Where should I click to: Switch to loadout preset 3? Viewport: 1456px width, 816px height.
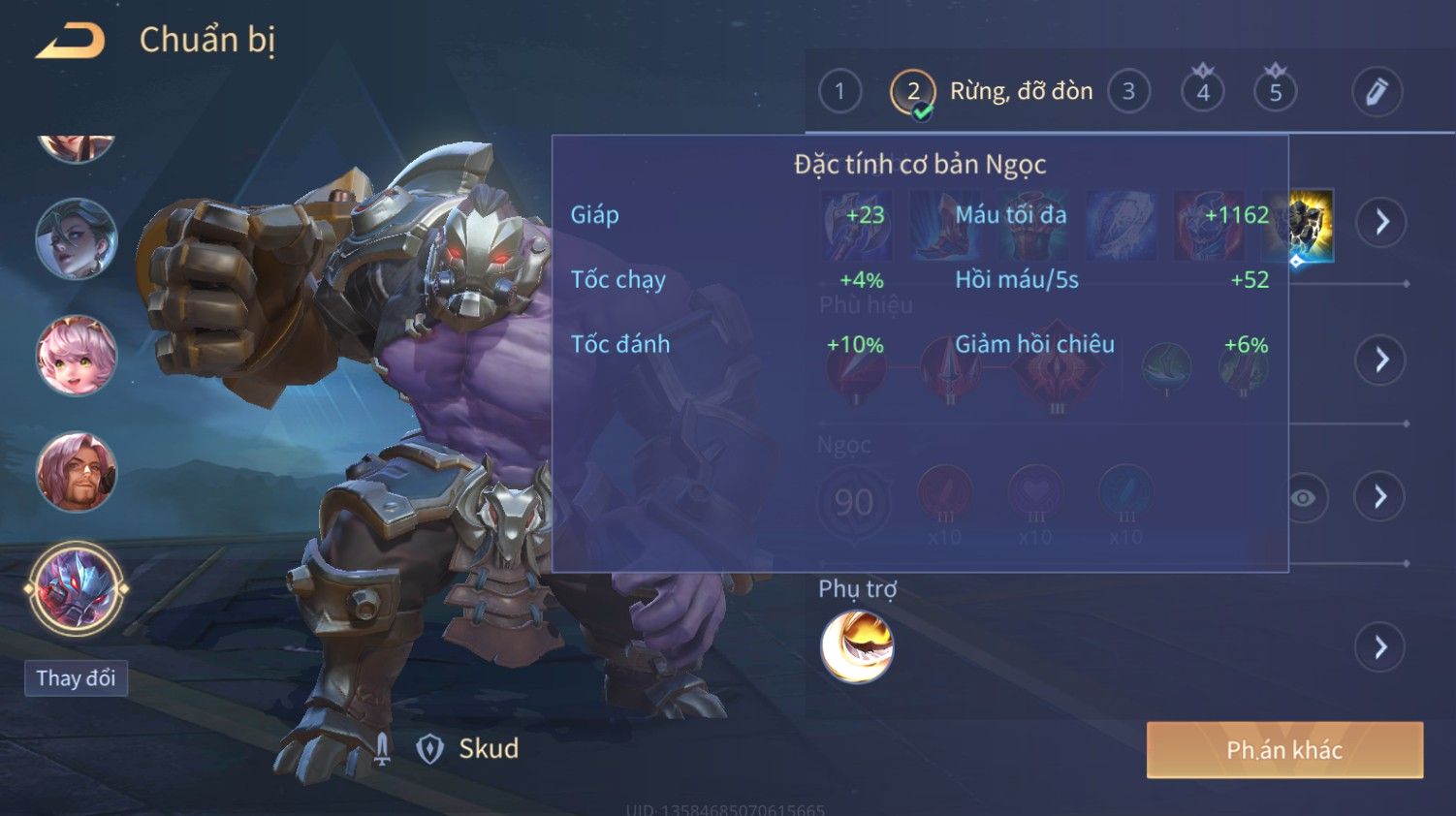point(1128,92)
